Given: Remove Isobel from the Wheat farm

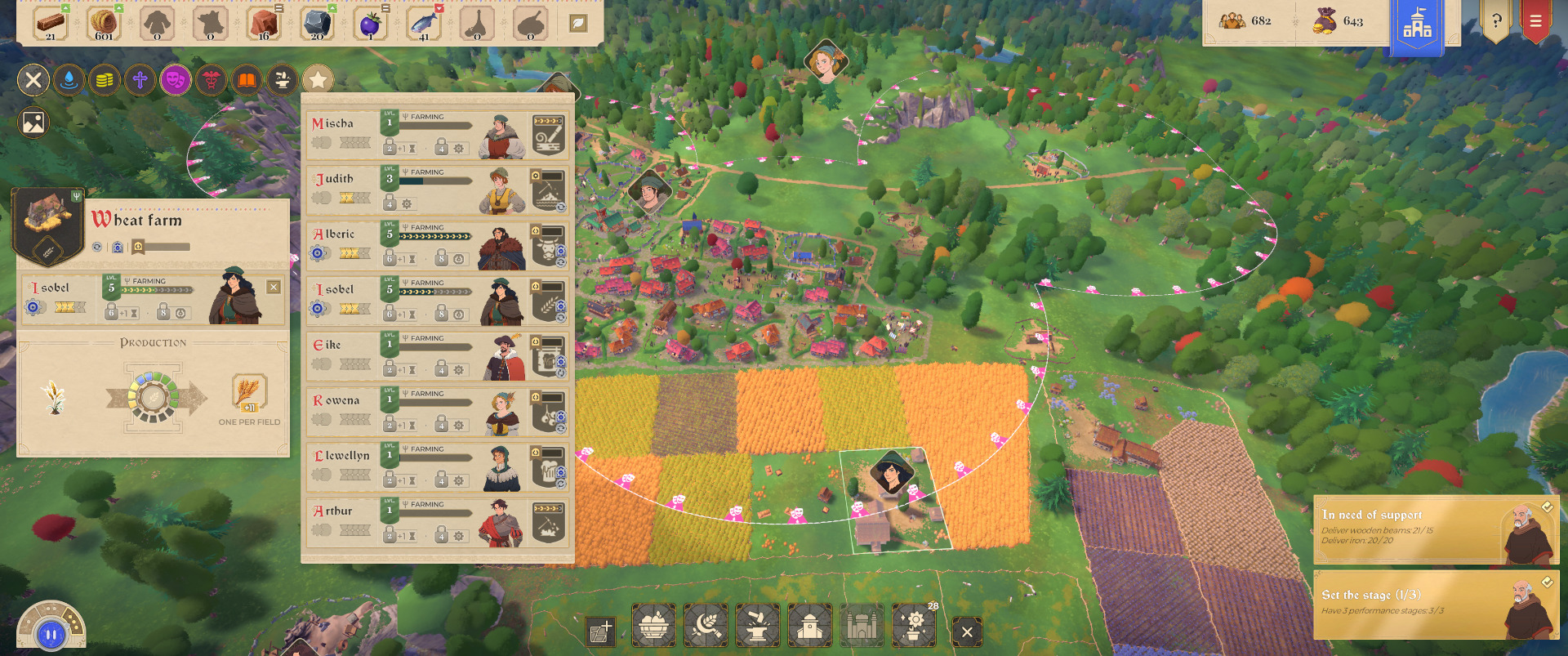Looking at the screenshot, I should 274,287.
